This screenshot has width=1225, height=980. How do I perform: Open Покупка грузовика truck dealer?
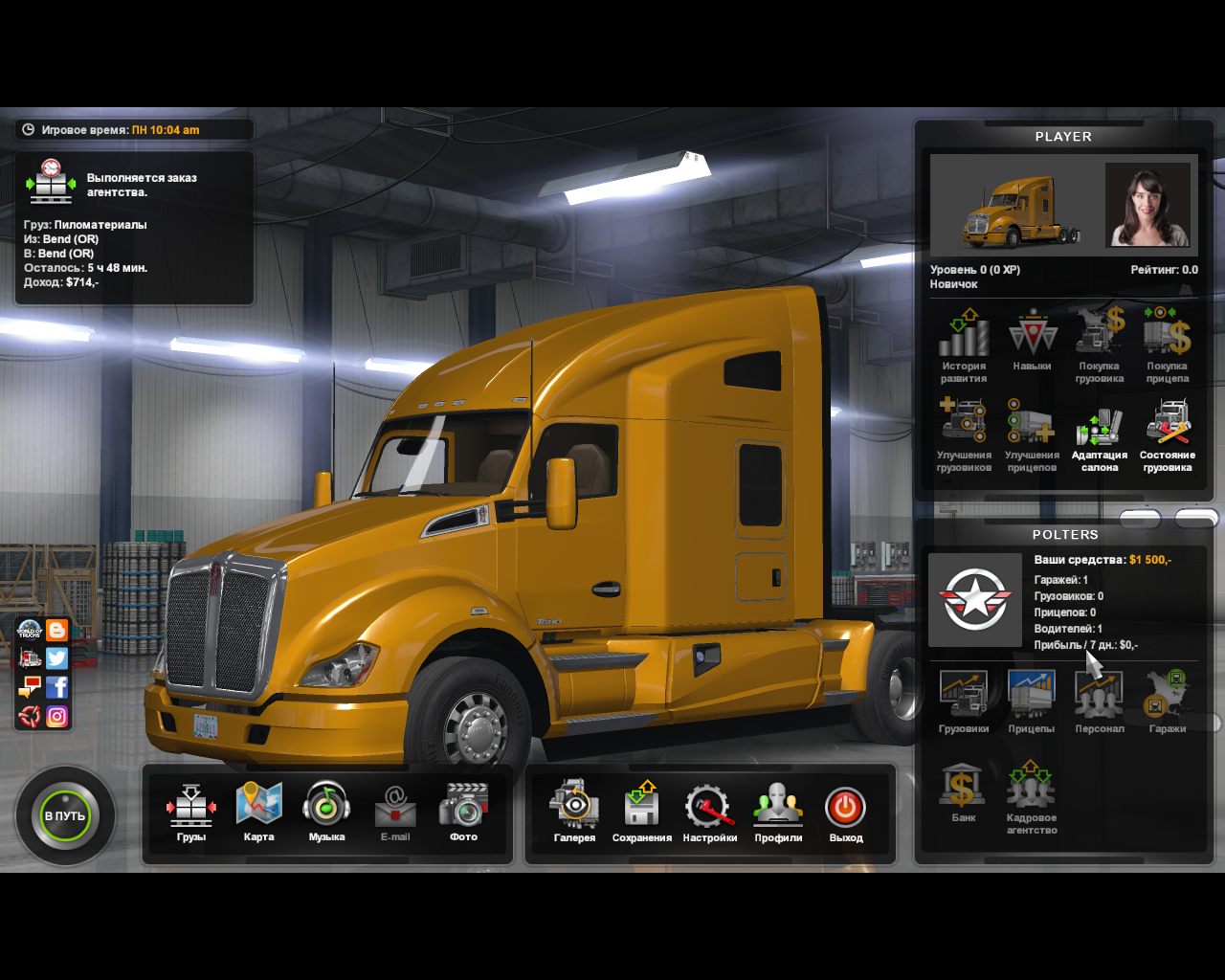[x=1100, y=345]
